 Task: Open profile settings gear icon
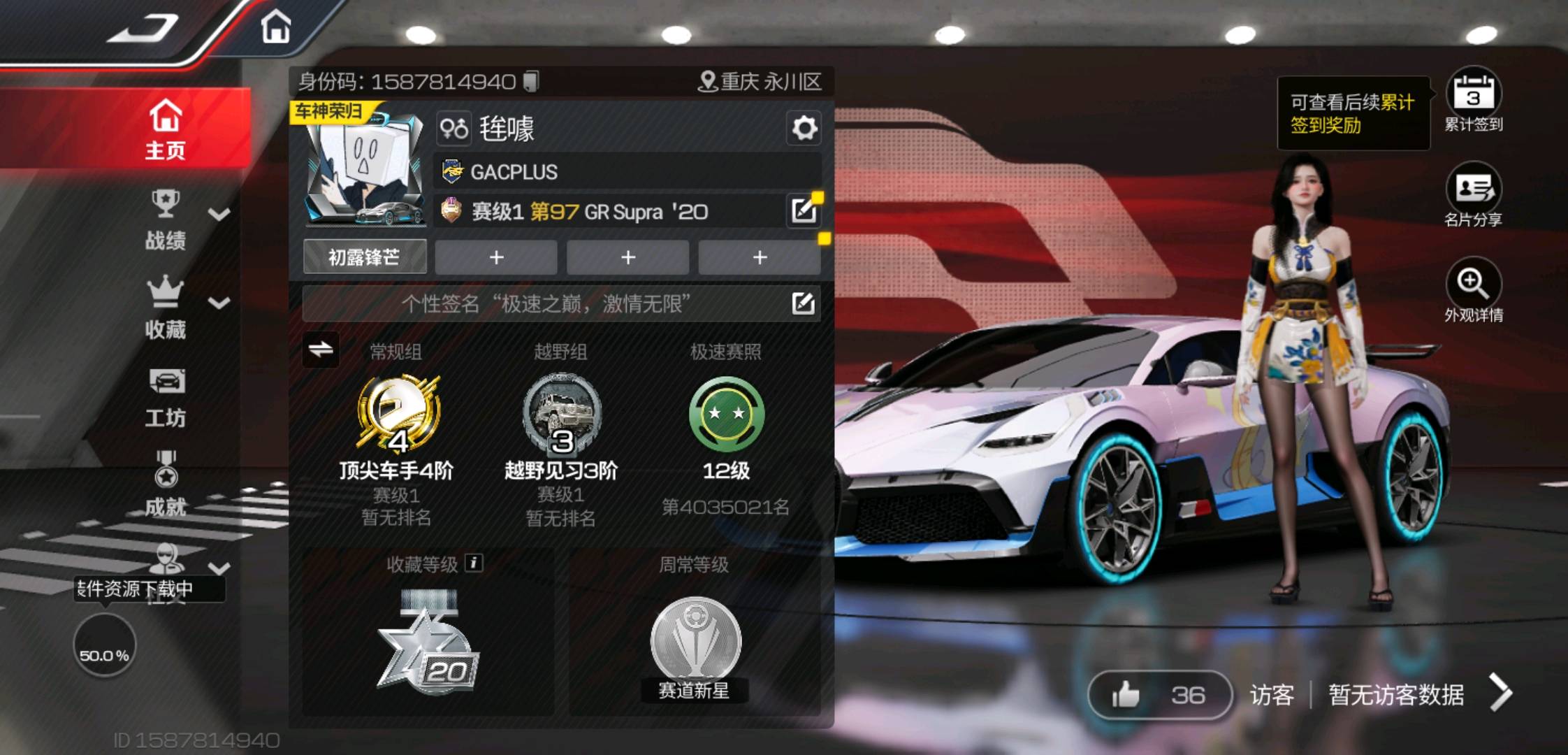tap(804, 128)
